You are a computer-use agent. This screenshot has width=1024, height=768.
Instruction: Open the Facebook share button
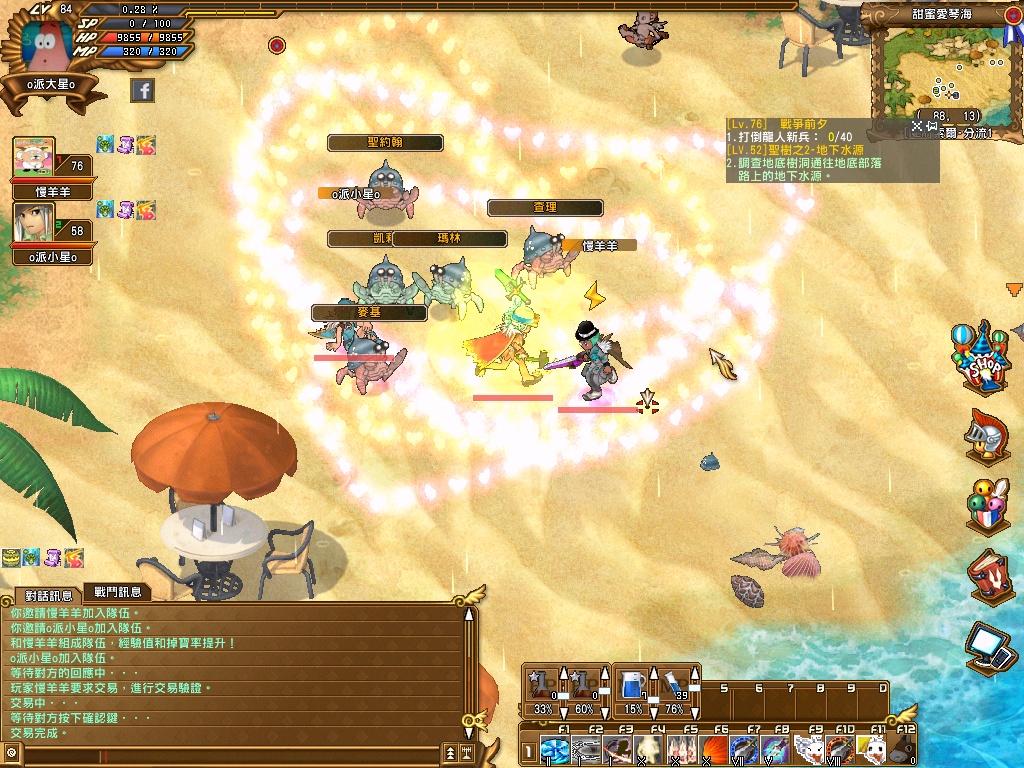(142, 91)
